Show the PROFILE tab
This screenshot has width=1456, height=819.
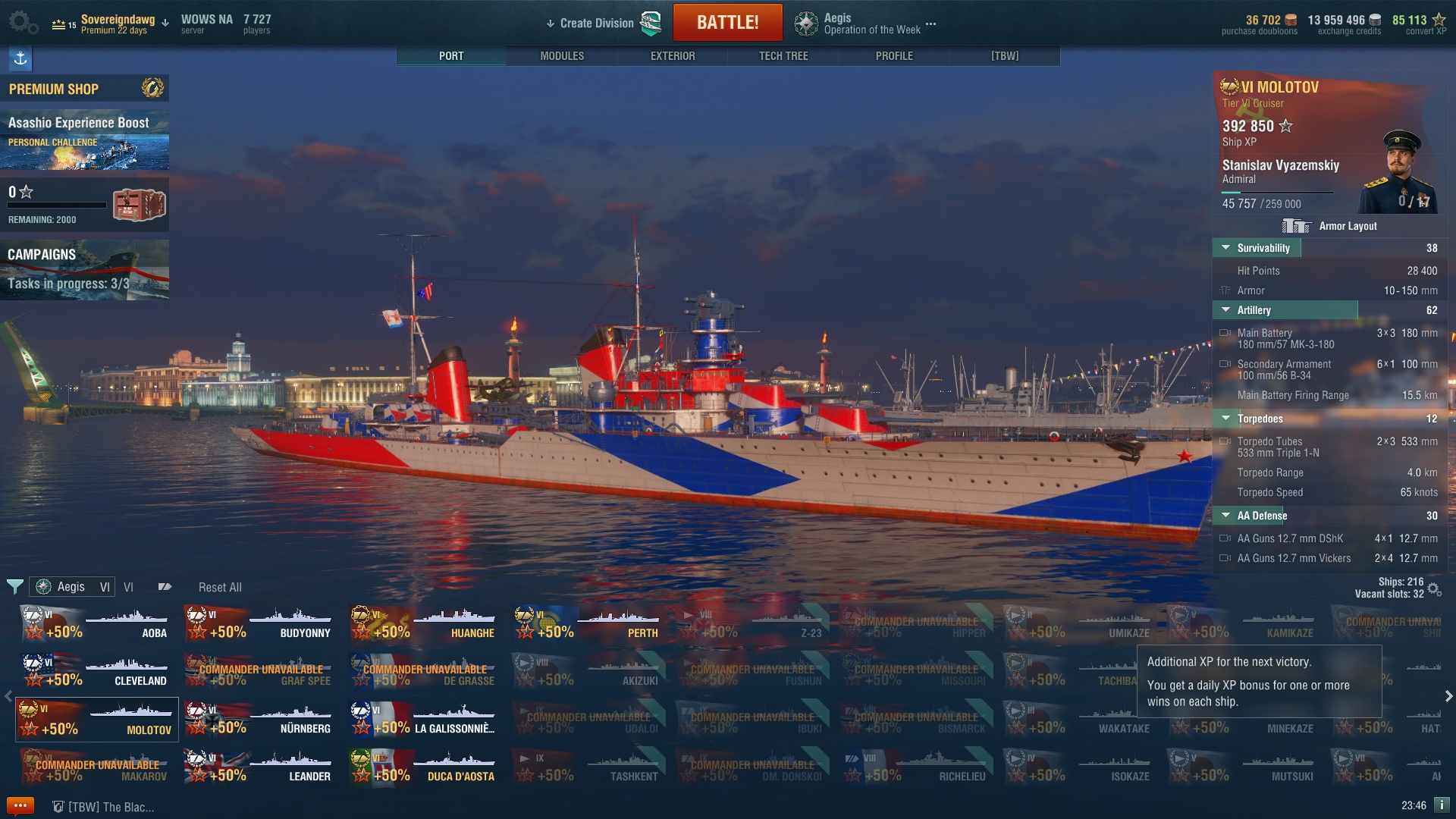pos(894,56)
